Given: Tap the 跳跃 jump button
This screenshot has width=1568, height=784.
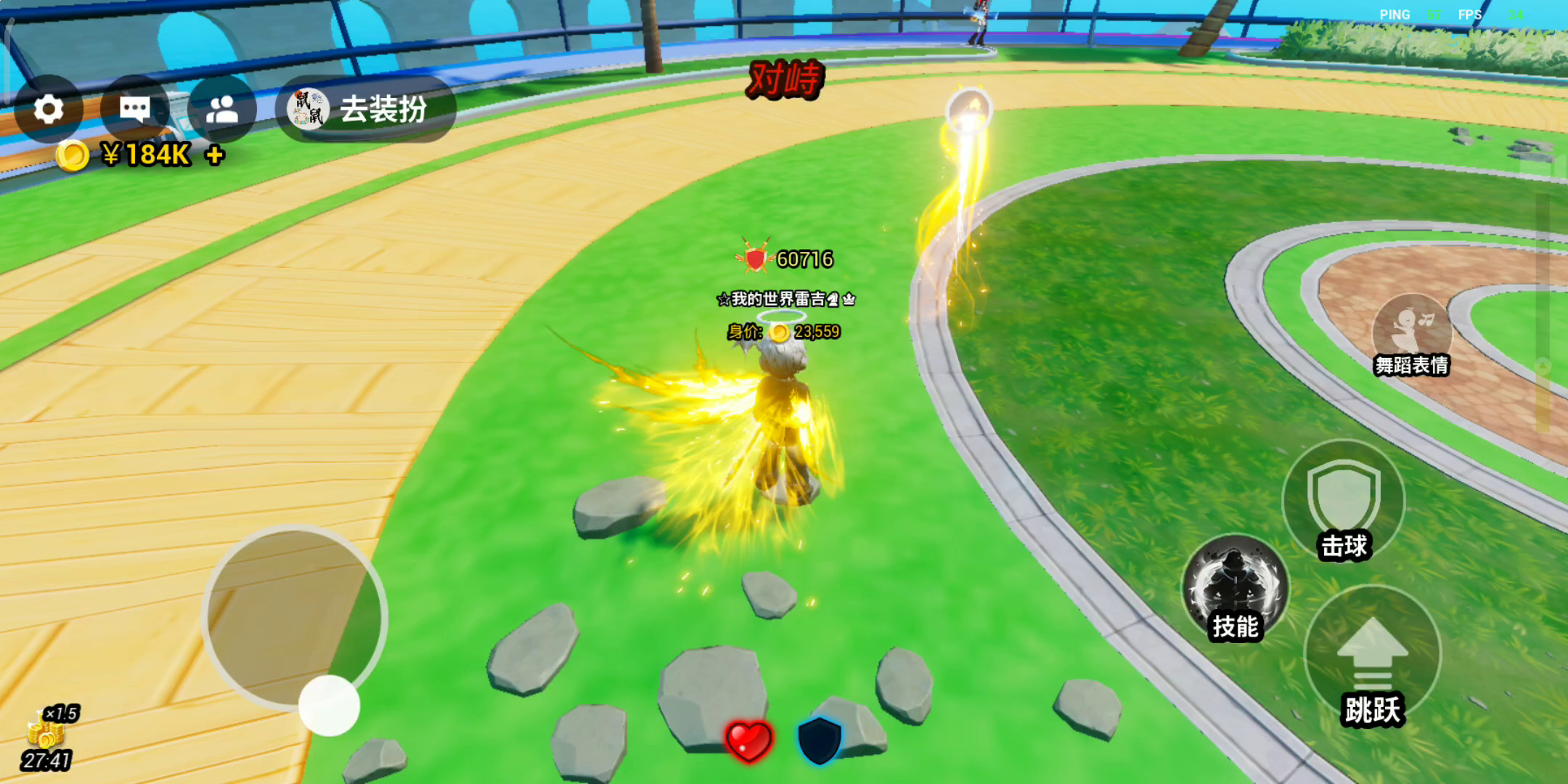Looking at the screenshot, I should coord(1372,657).
